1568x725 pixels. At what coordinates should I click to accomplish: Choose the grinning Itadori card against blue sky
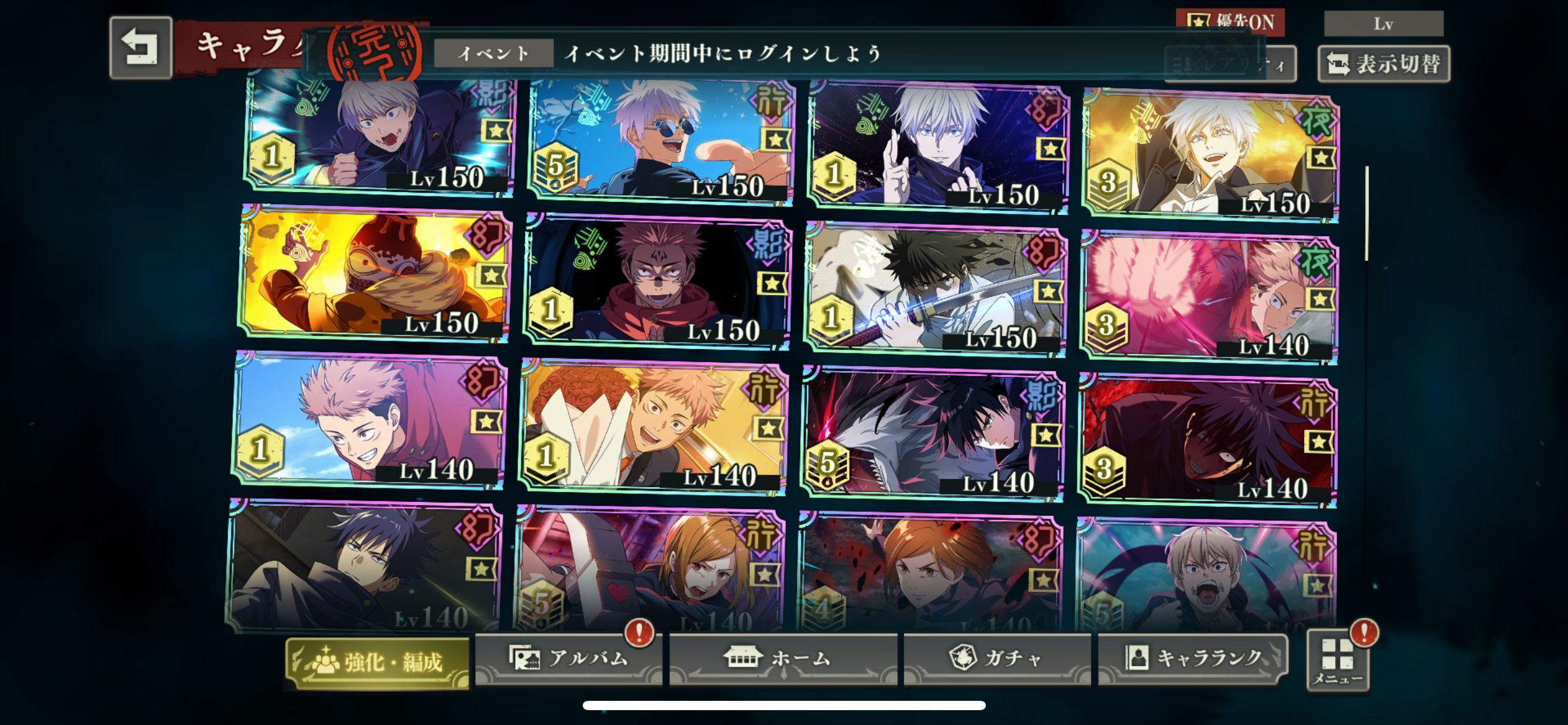[370, 421]
